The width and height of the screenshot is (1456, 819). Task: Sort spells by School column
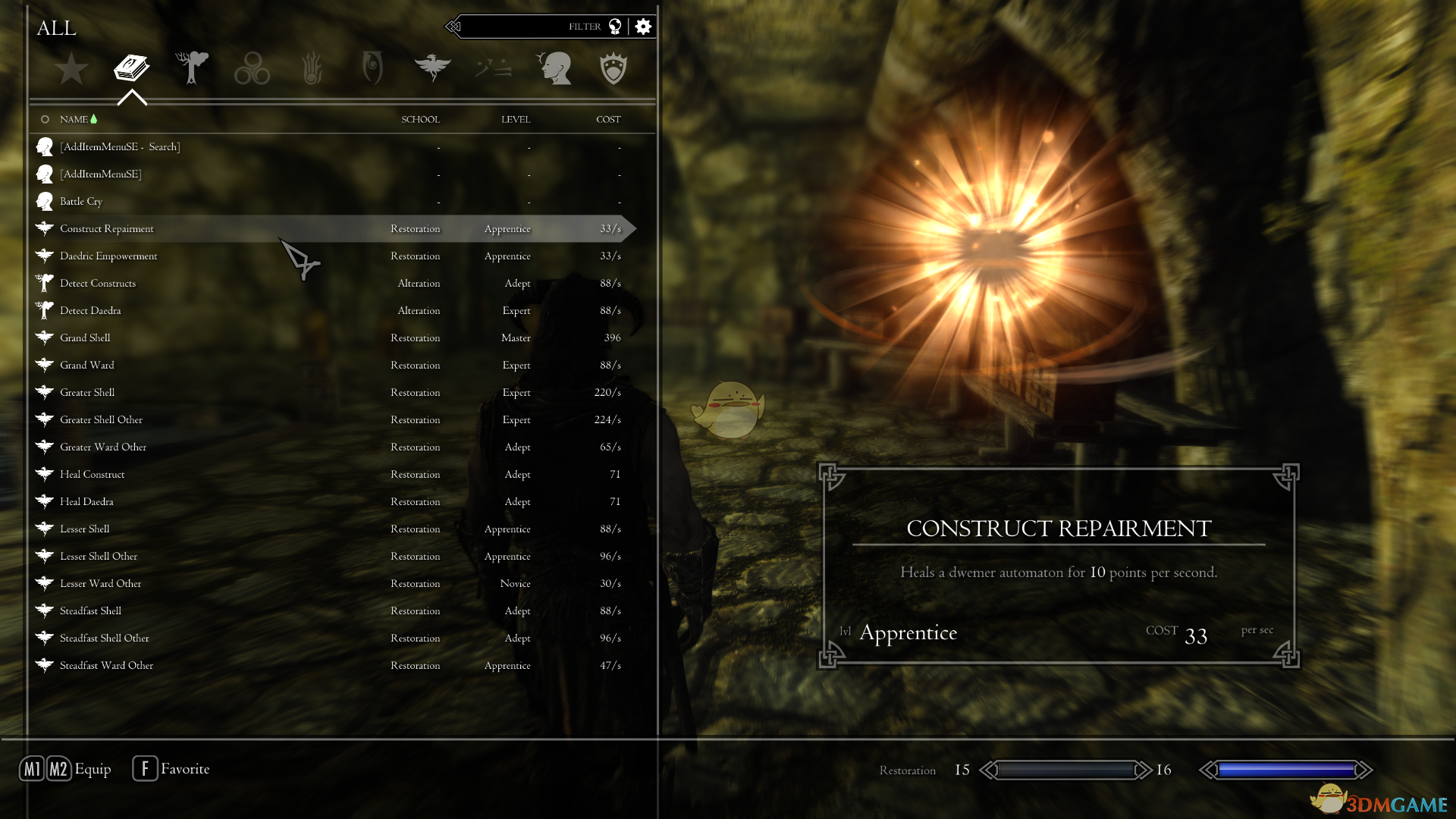point(420,120)
